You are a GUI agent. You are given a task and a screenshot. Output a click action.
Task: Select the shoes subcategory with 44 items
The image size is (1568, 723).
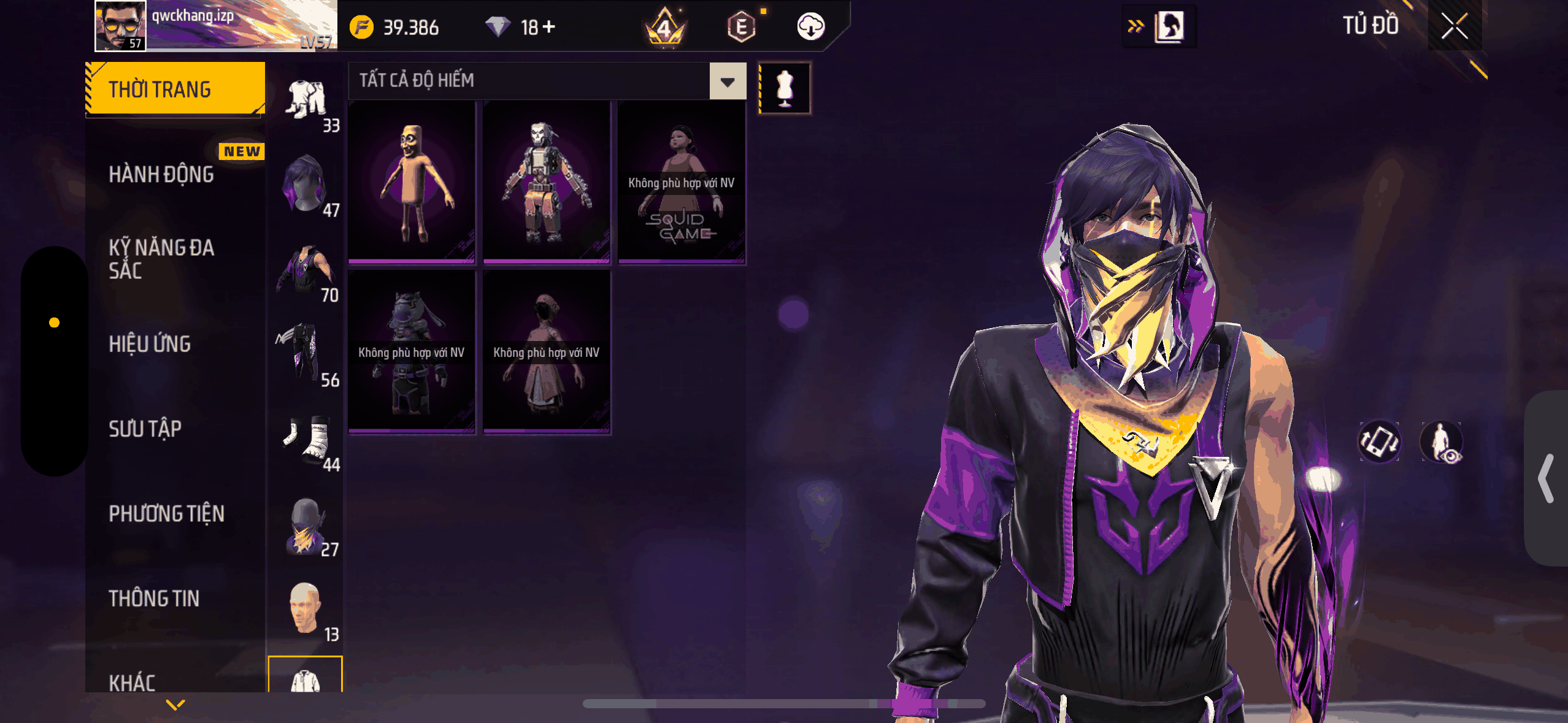pyautogui.click(x=305, y=440)
